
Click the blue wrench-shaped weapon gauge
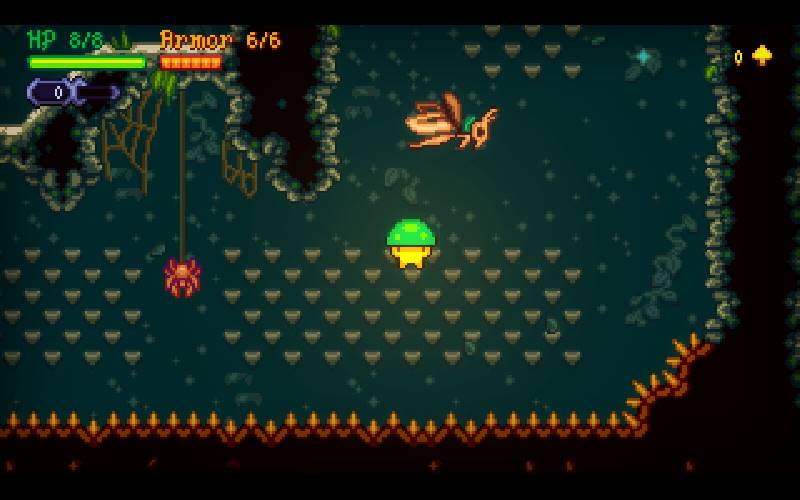pyautogui.click(x=72, y=92)
